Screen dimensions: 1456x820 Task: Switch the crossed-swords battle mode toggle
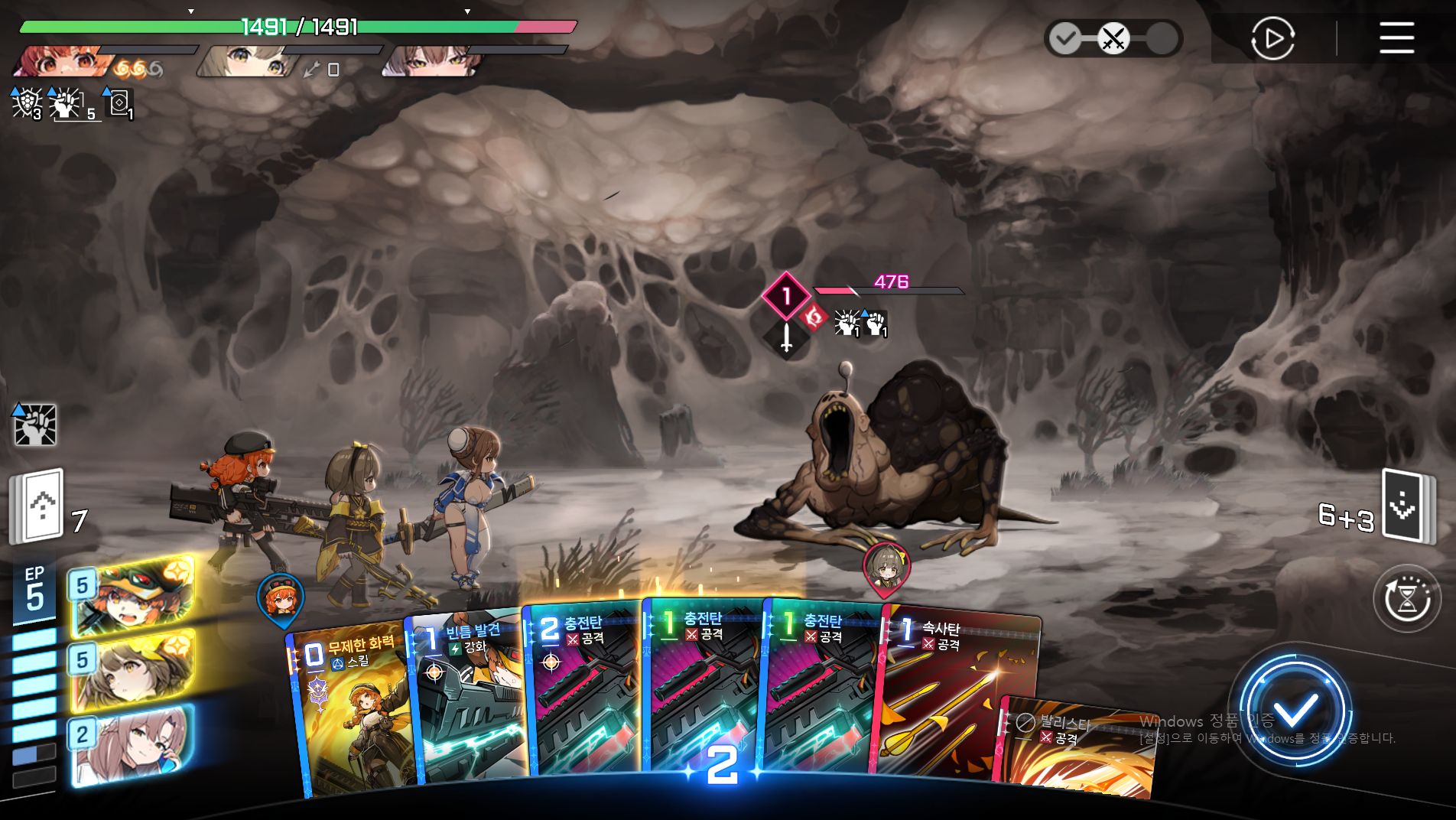coord(1113,38)
